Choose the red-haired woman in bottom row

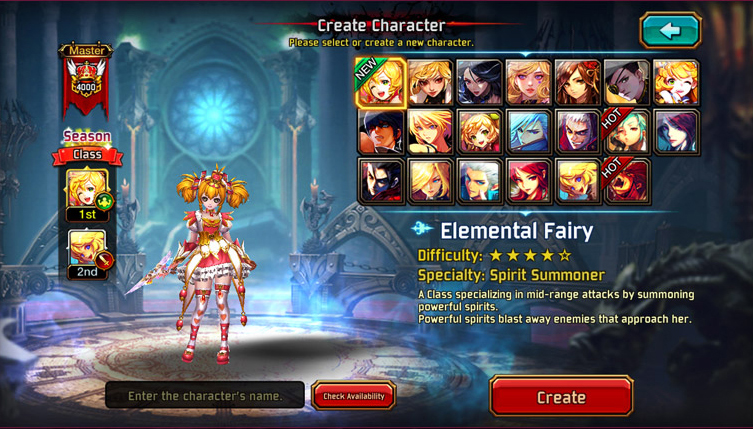528,181
